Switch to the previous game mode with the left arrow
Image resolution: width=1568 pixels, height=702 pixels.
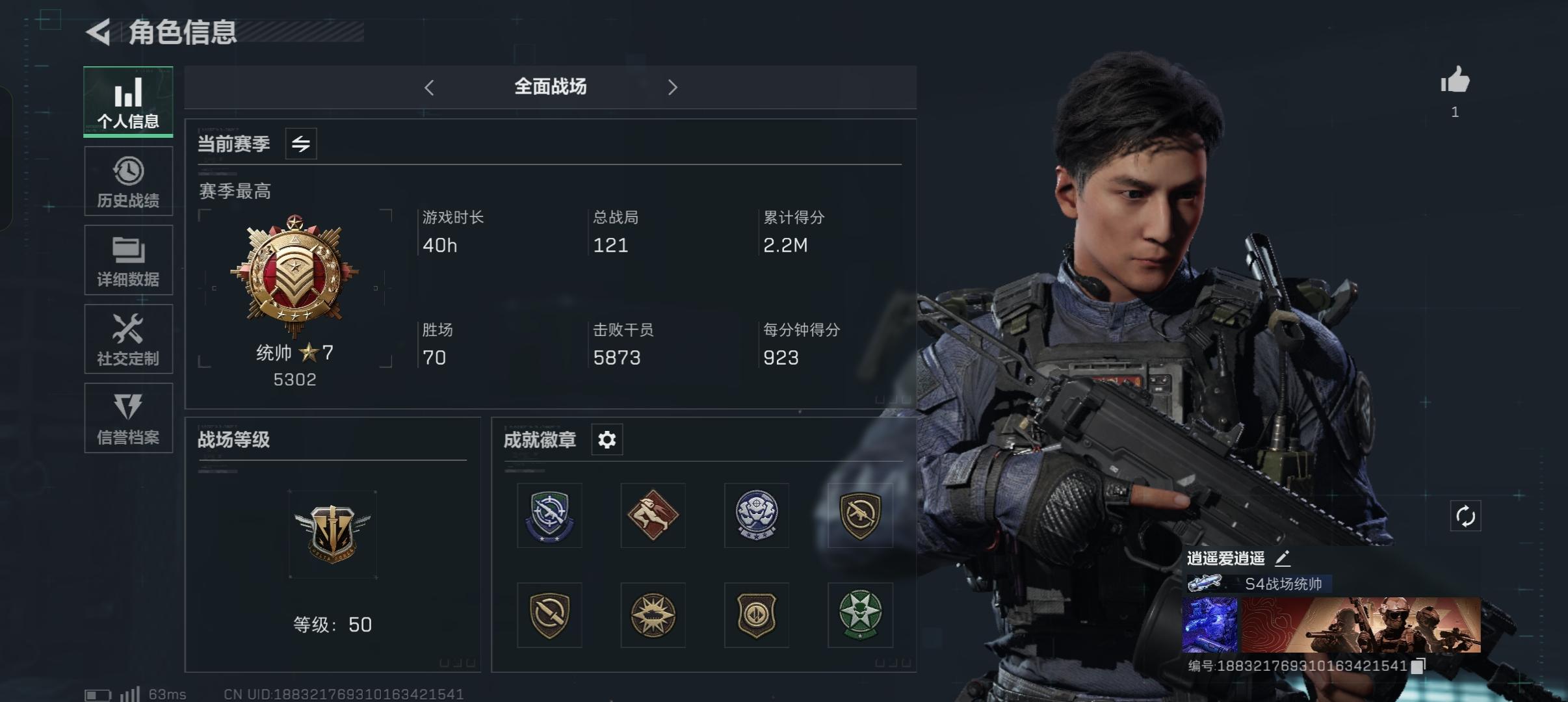click(x=428, y=86)
